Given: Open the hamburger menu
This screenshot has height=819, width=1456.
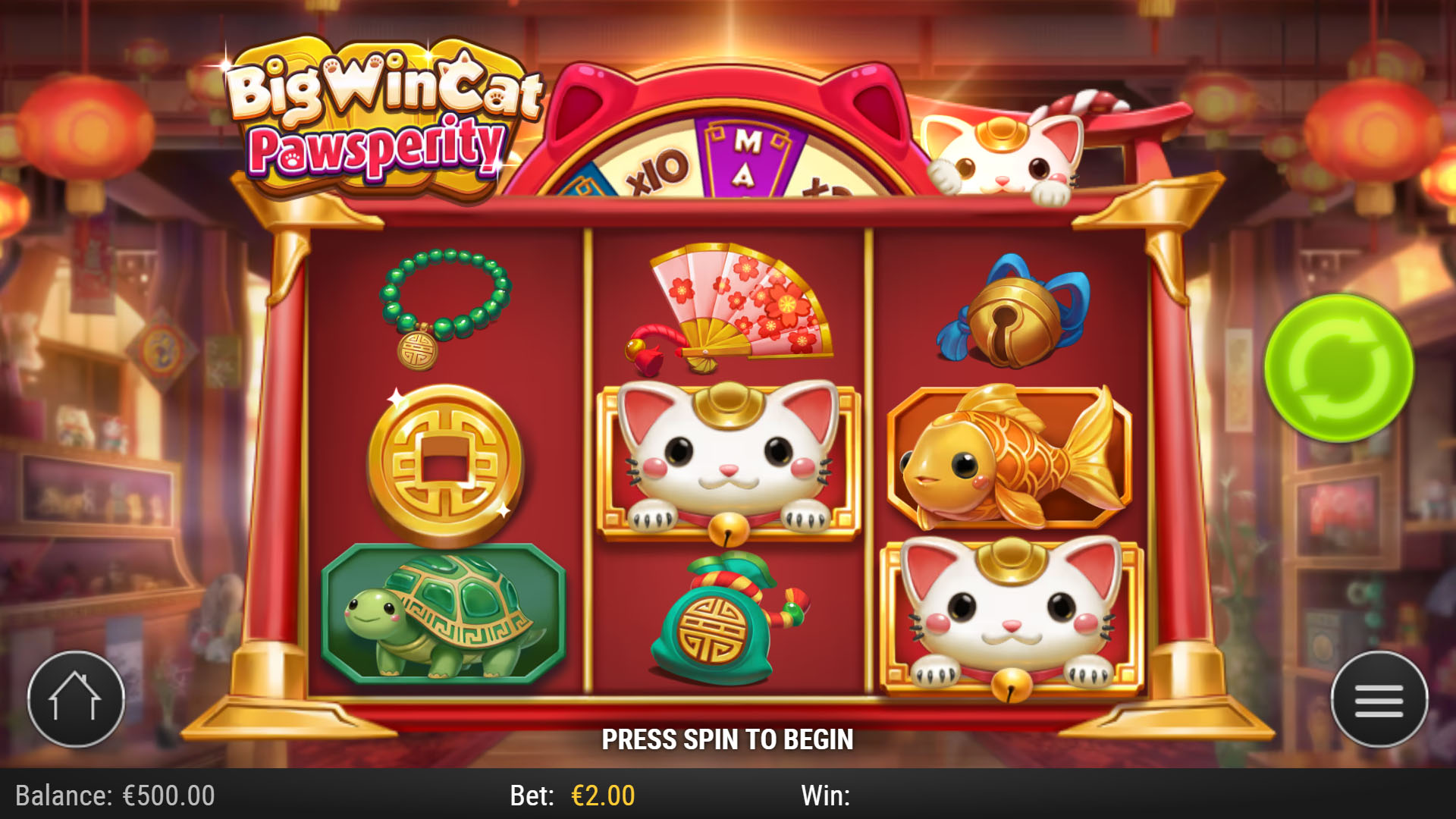Looking at the screenshot, I should pos(1379,699).
